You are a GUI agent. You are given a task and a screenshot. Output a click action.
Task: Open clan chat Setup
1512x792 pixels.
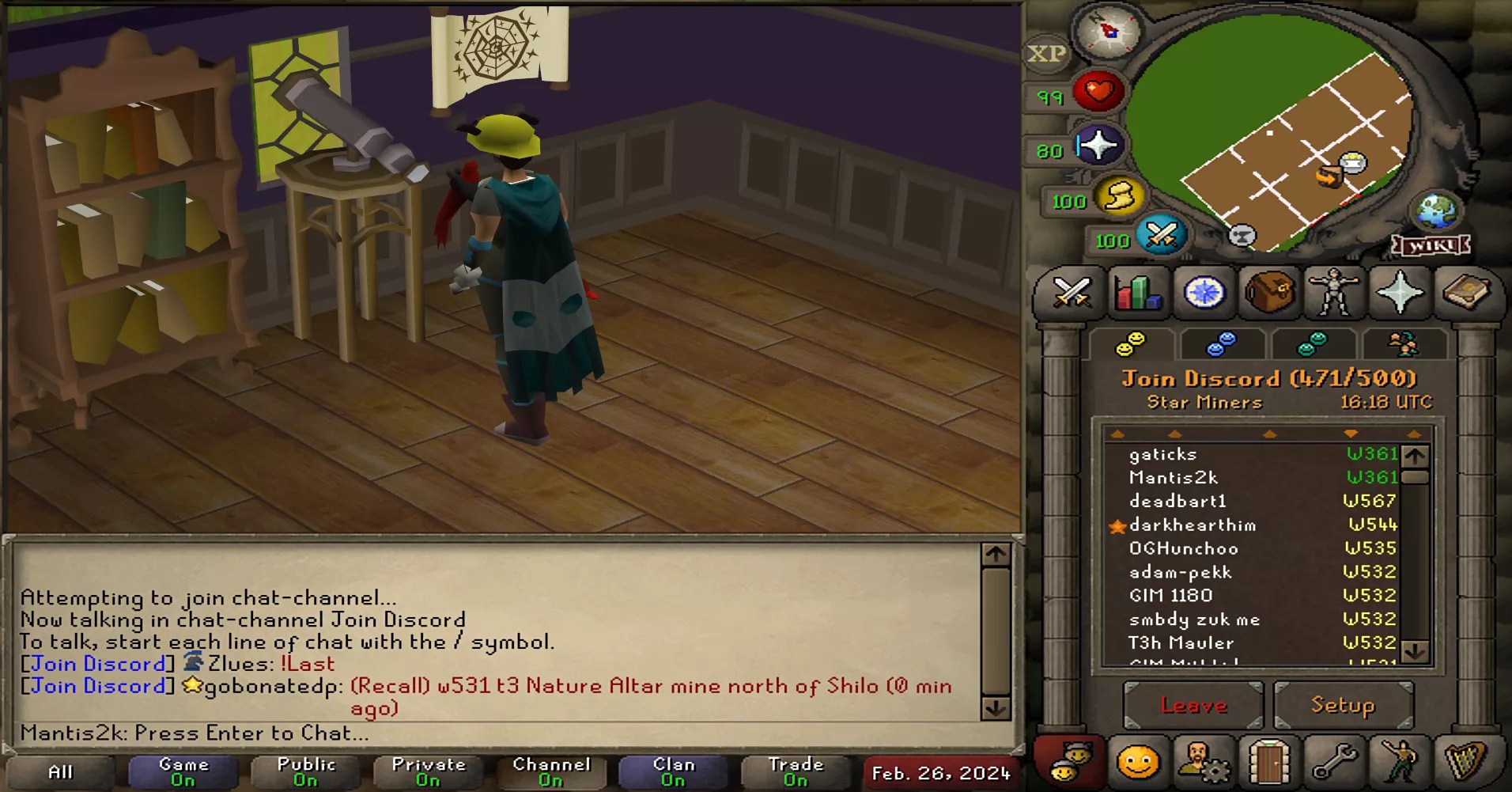coord(1344,704)
